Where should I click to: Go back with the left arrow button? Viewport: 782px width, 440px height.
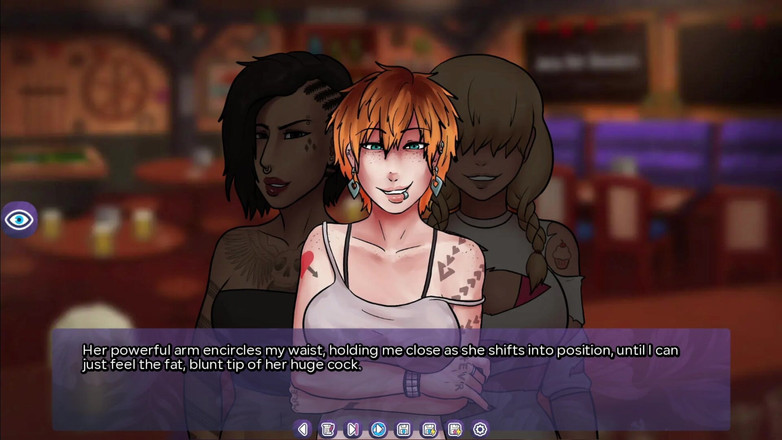point(303,429)
